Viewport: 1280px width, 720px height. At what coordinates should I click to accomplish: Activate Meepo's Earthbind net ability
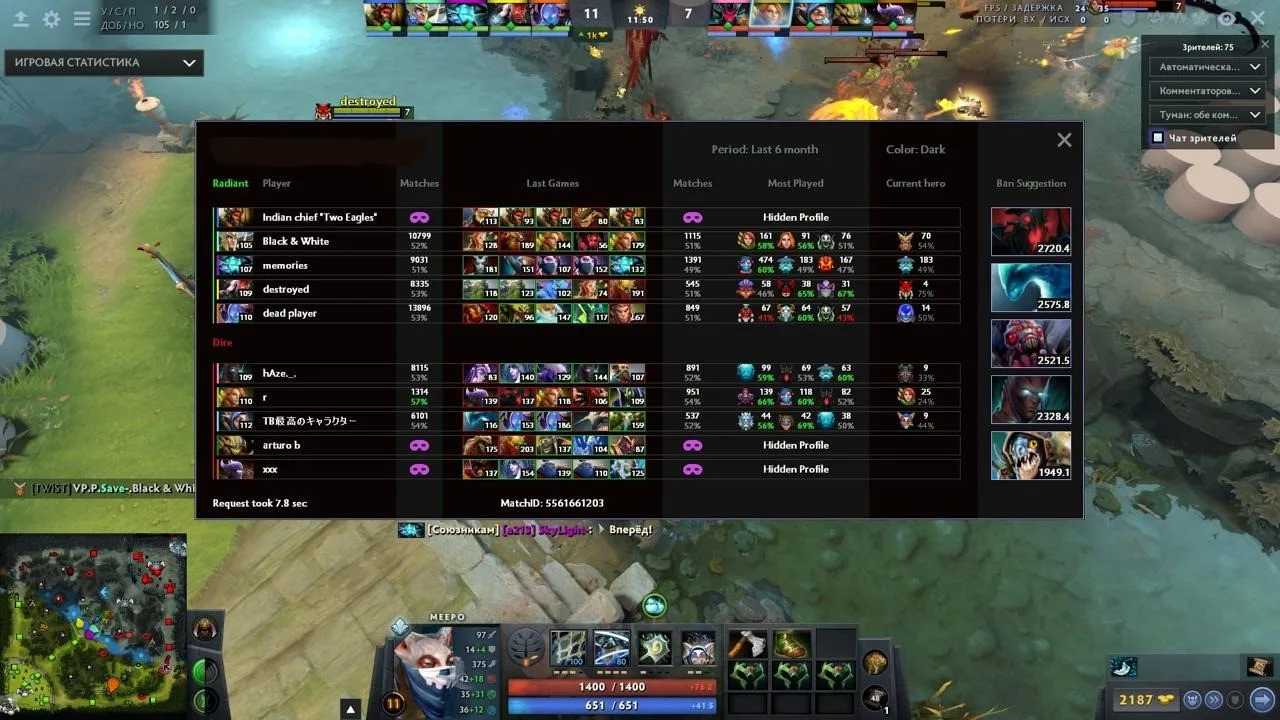pos(569,648)
